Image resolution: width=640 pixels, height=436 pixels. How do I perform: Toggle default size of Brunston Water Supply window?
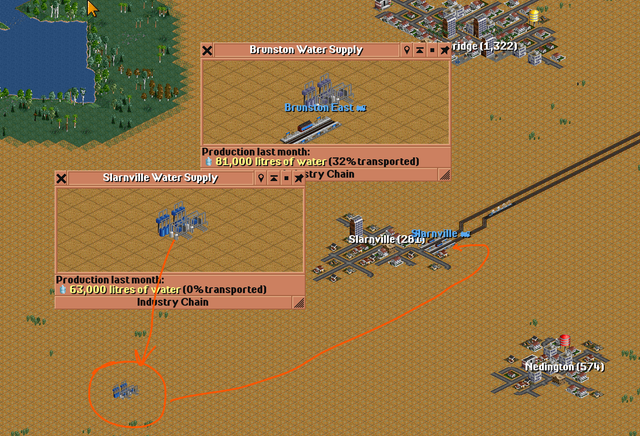(431, 50)
